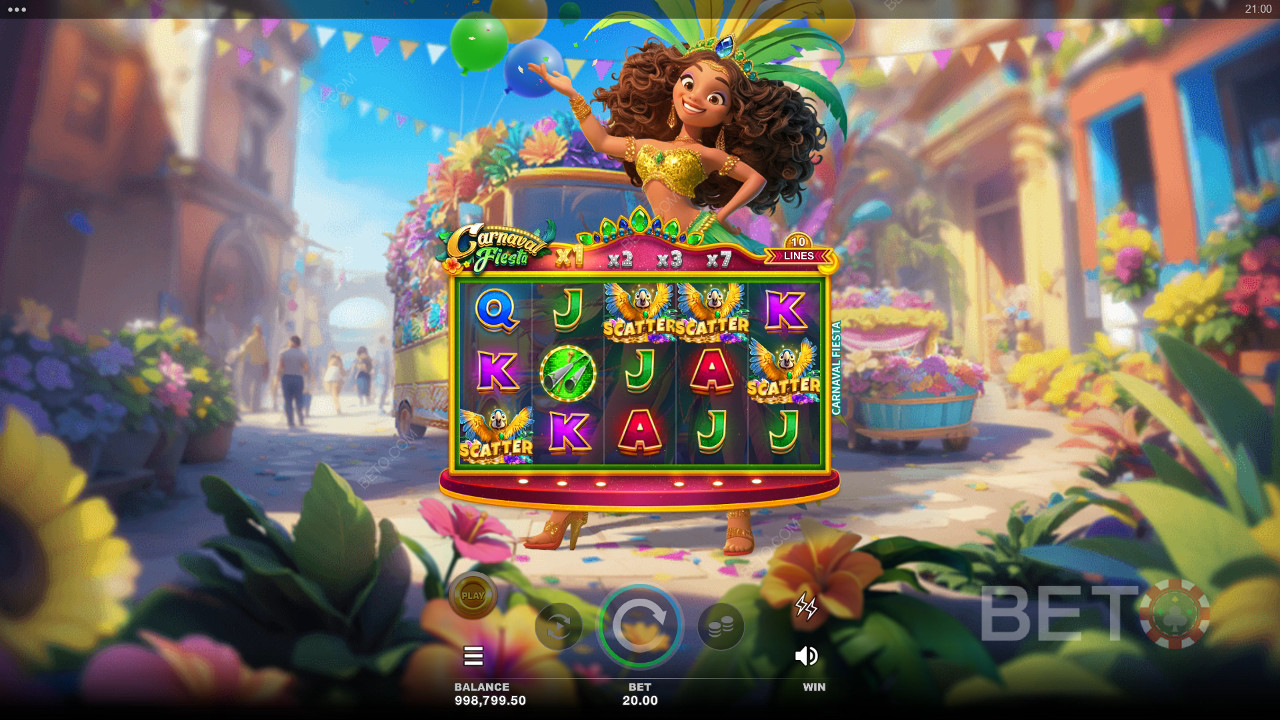The height and width of the screenshot is (720, 1280).
Task: Open the autoplay settings button
Action: [559, 627]
